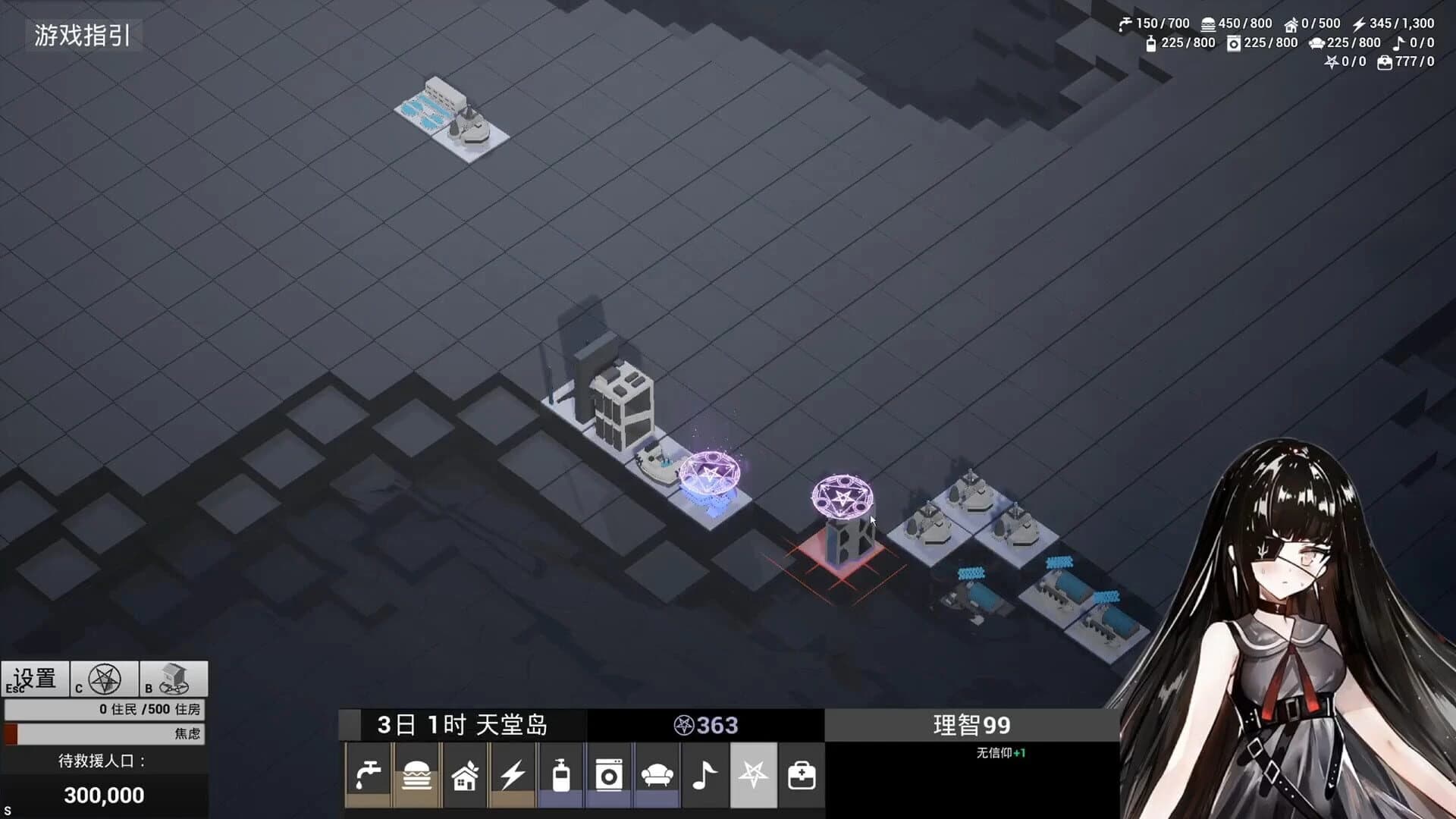The height and width of the screenshot is (819, 1456).
Task: Click the pentagram shortcut button labeled C
Action: [x=104, y=677]
